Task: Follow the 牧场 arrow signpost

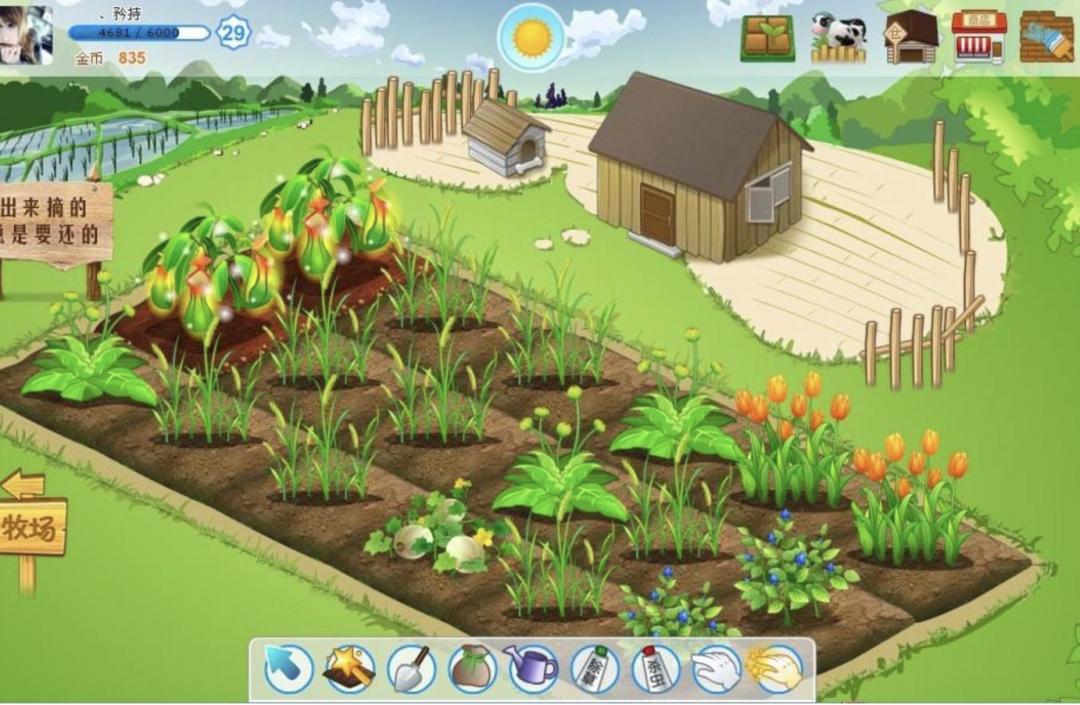Action: point(30,526)
